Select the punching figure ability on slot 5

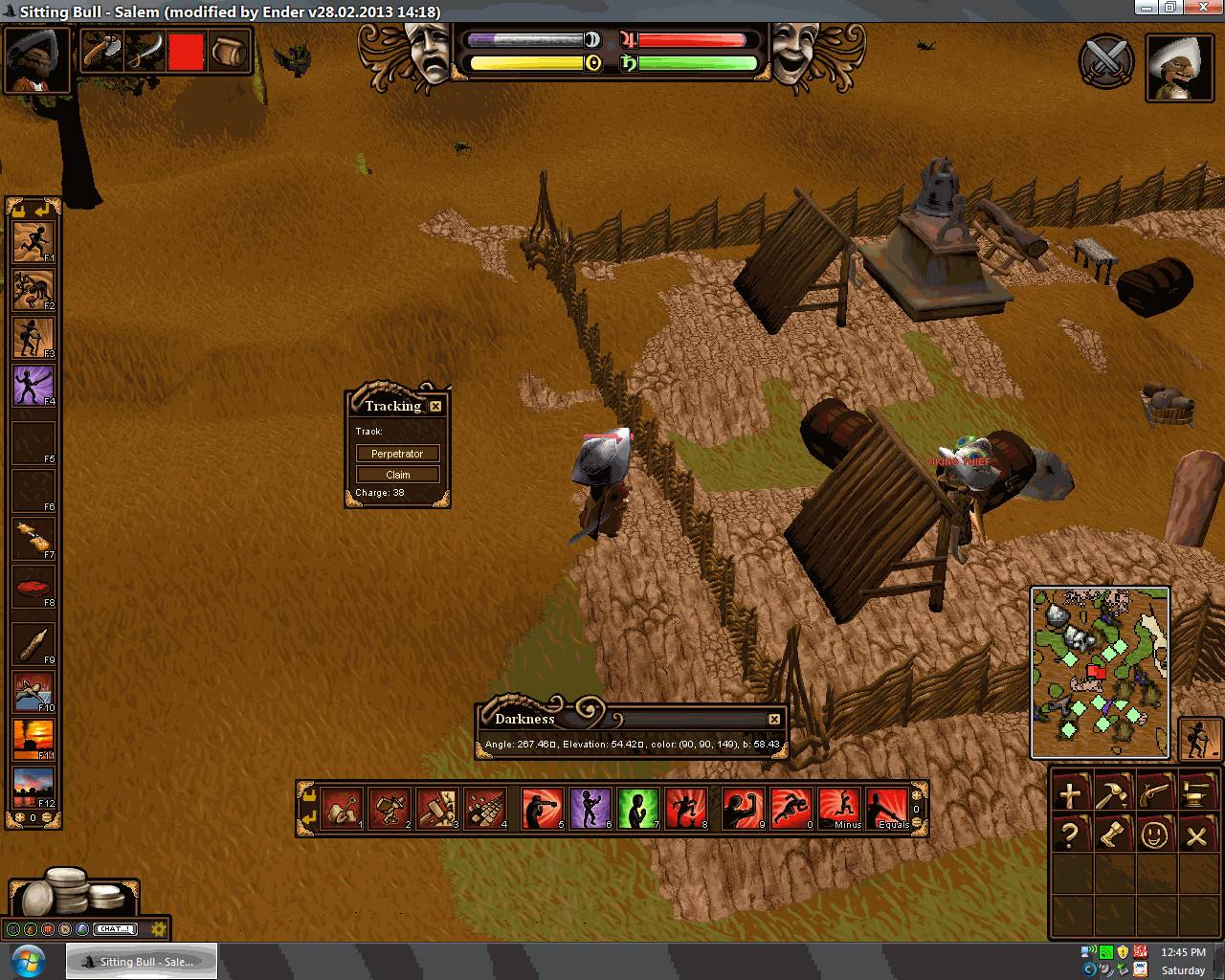[x=543, y=809]
